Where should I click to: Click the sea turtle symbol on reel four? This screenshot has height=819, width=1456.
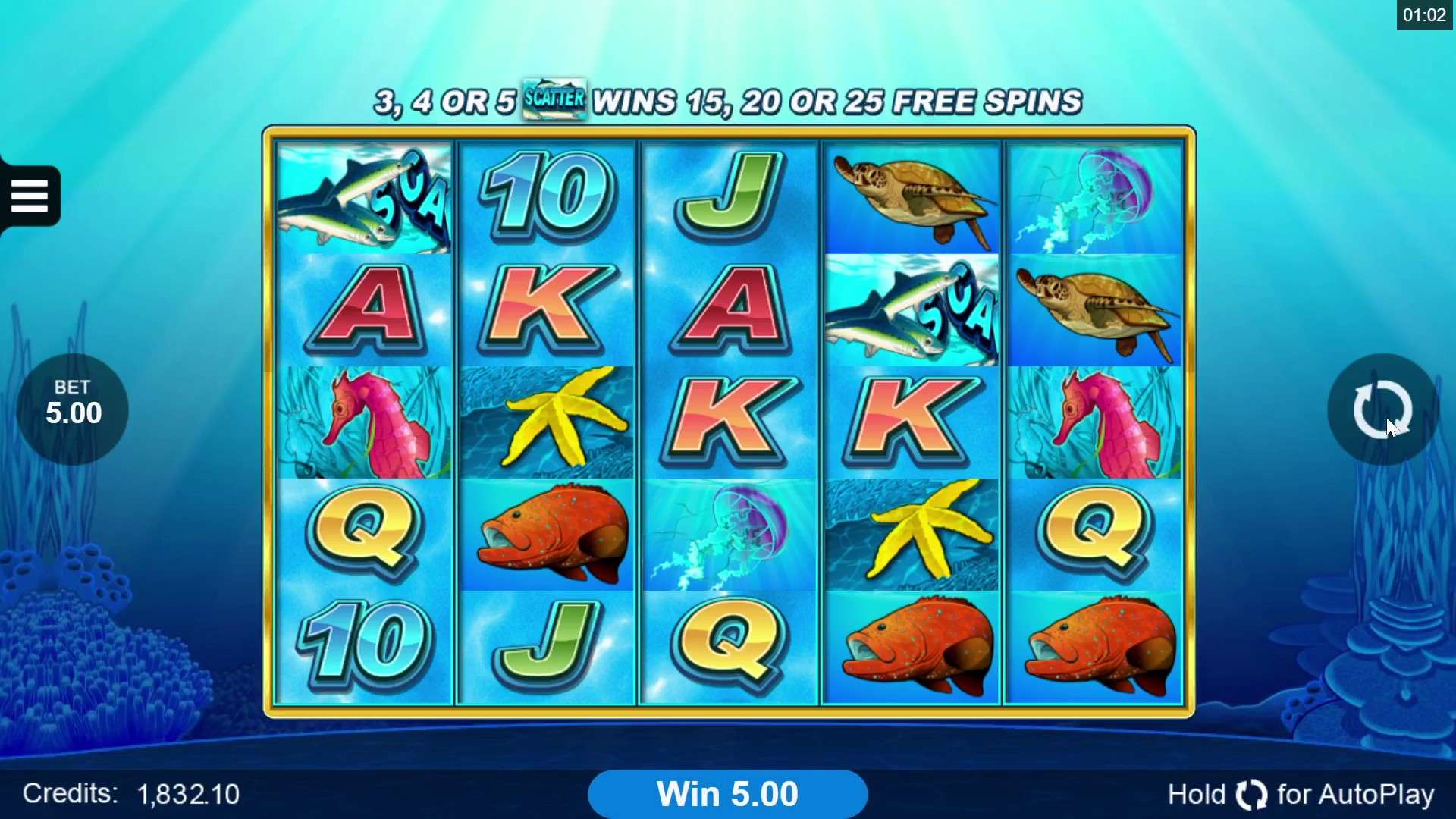[910, 196]
